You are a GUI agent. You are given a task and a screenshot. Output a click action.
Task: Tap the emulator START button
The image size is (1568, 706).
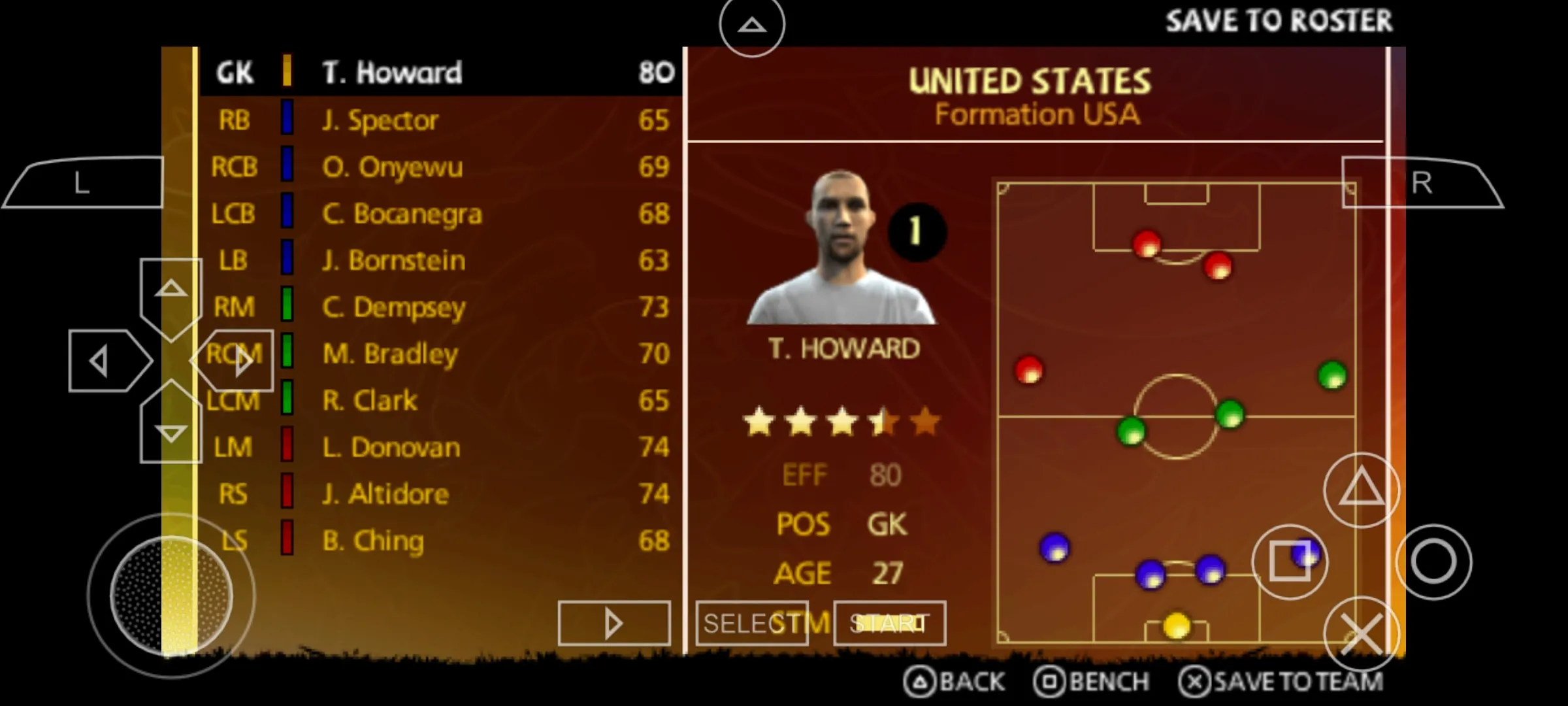889,624
